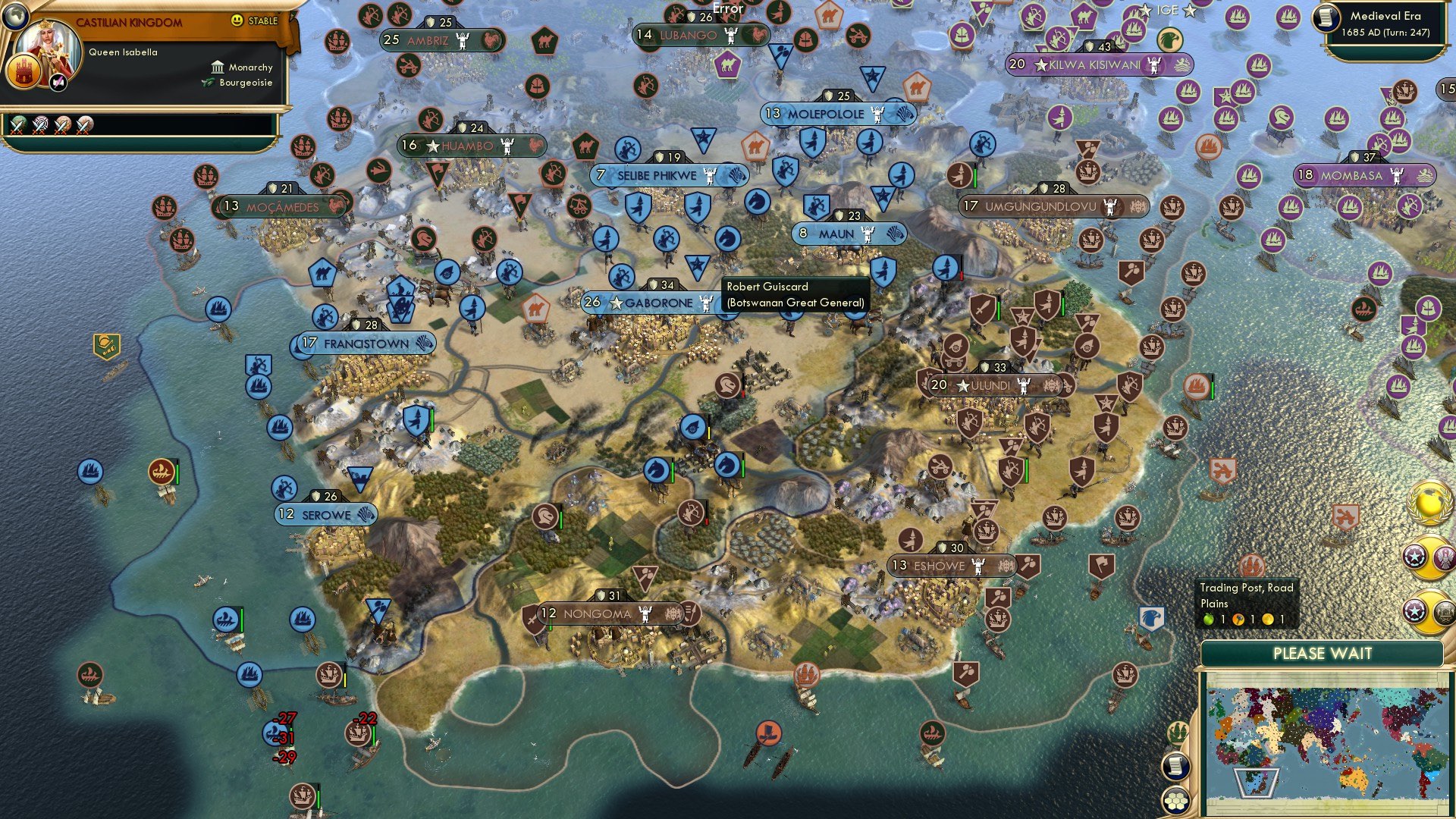Click the STABLE happiness smiley indicator
This screenshot has height=819, width=1456.
[x=237, y=20]
